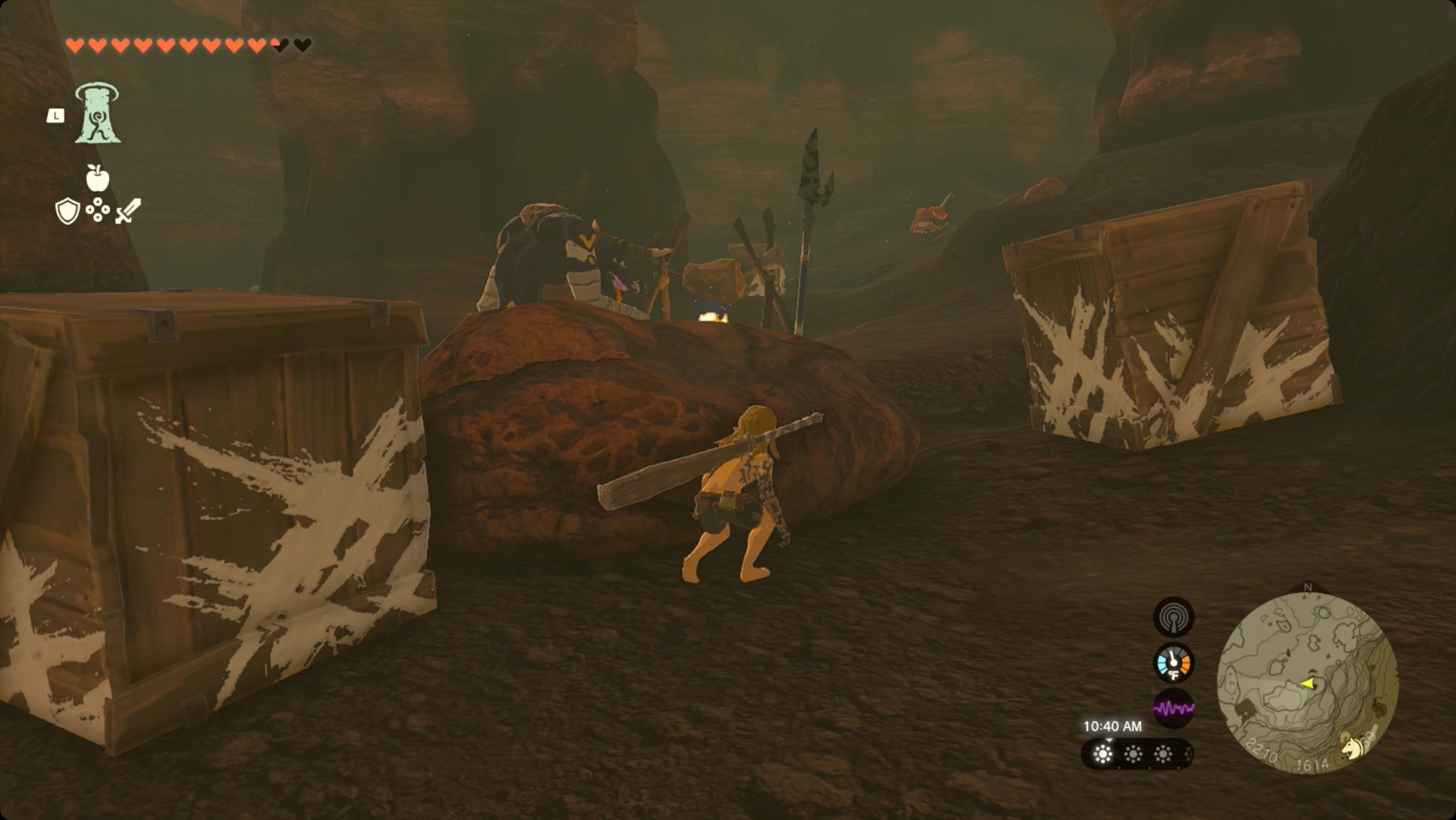Open the circular minimap
Viewport: 1456px width, 820px height.
pos(1307,682)
